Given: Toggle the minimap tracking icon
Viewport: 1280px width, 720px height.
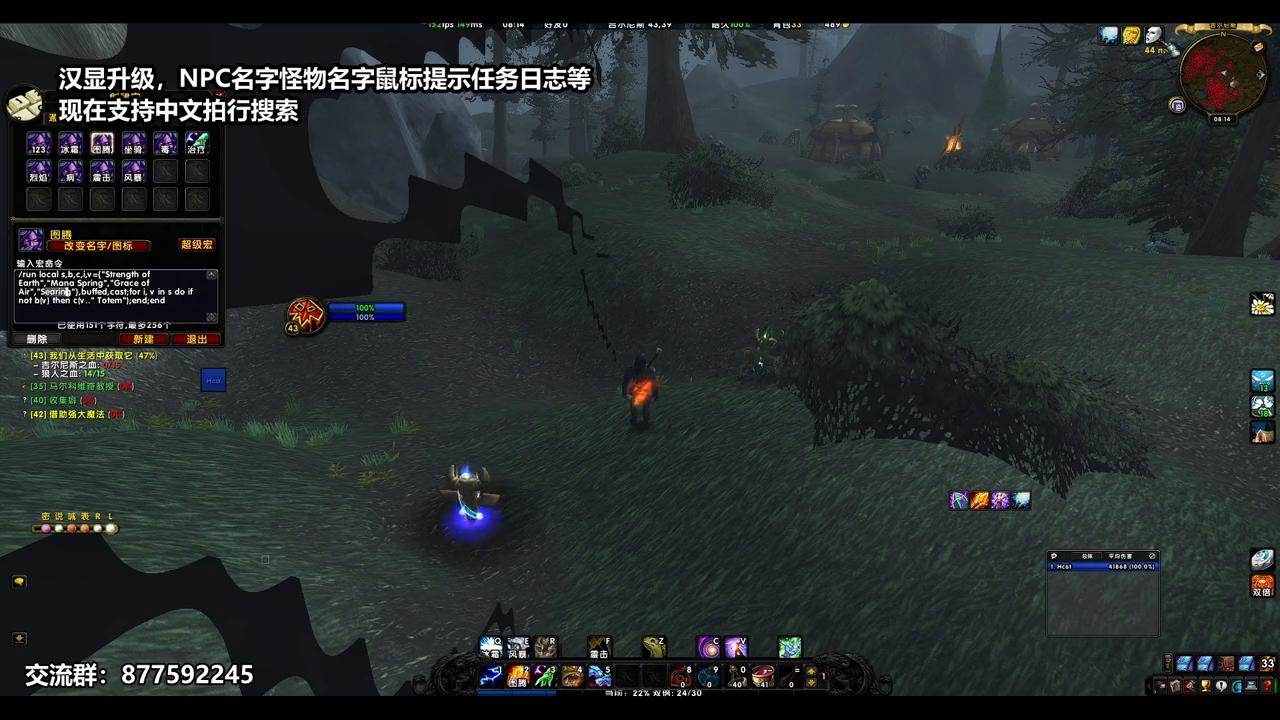Looking at the screenshot, I should (x=1177, y=105).
